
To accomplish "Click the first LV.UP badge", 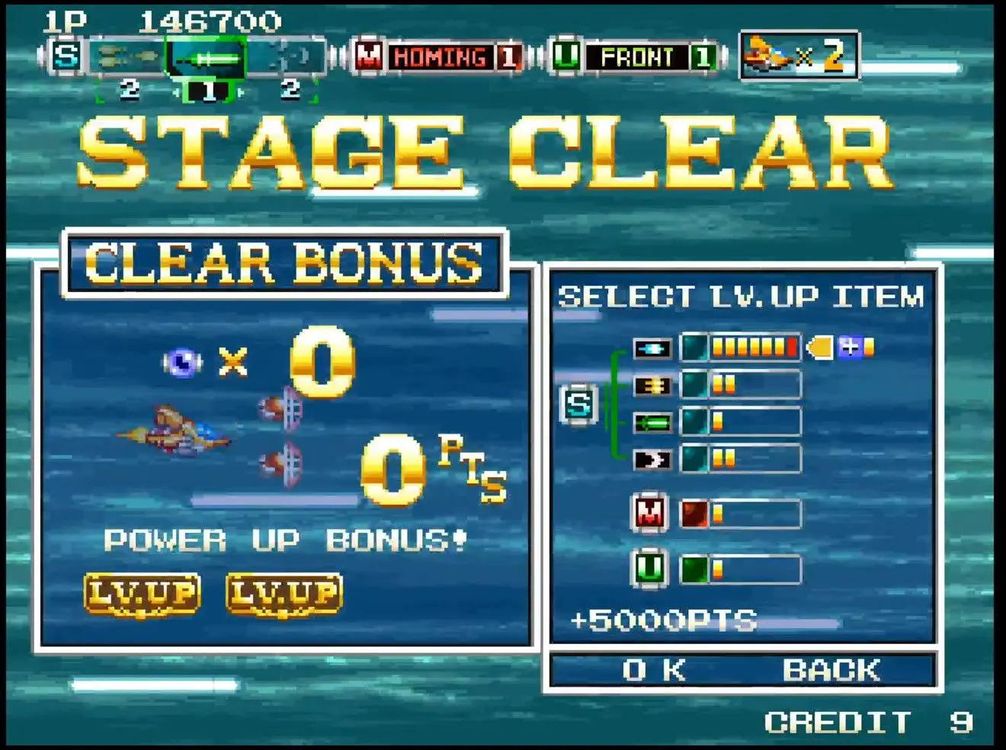I will coord(141,594).
